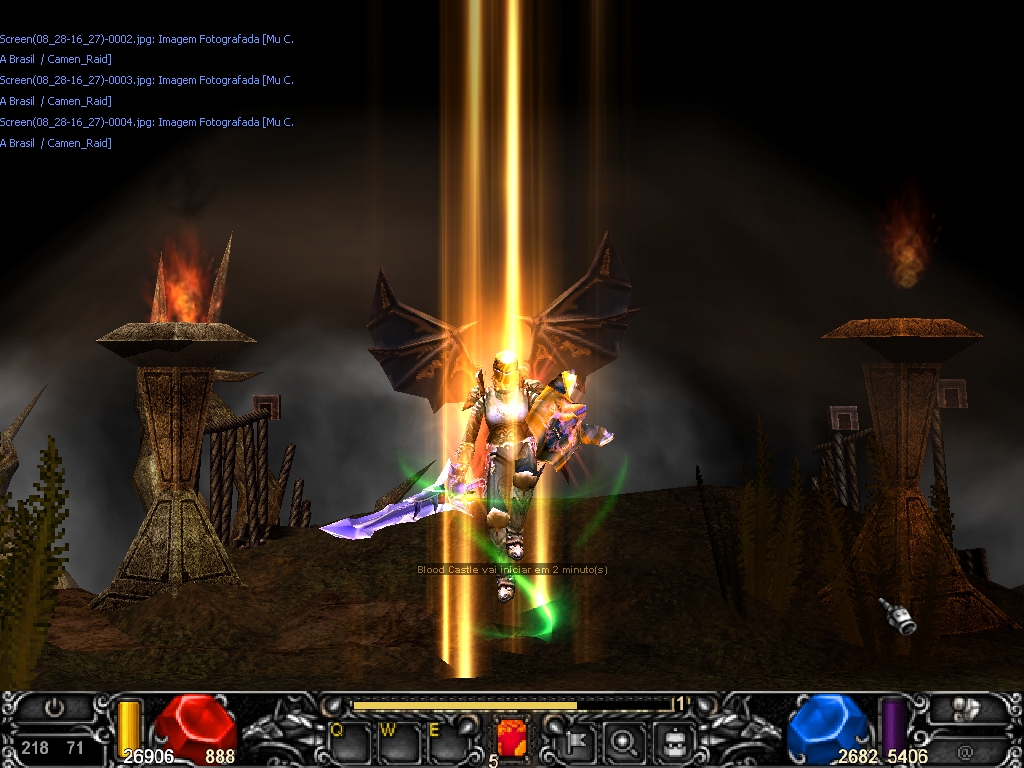
Task: Click the power button in the HUD
Action: point(55,708)
